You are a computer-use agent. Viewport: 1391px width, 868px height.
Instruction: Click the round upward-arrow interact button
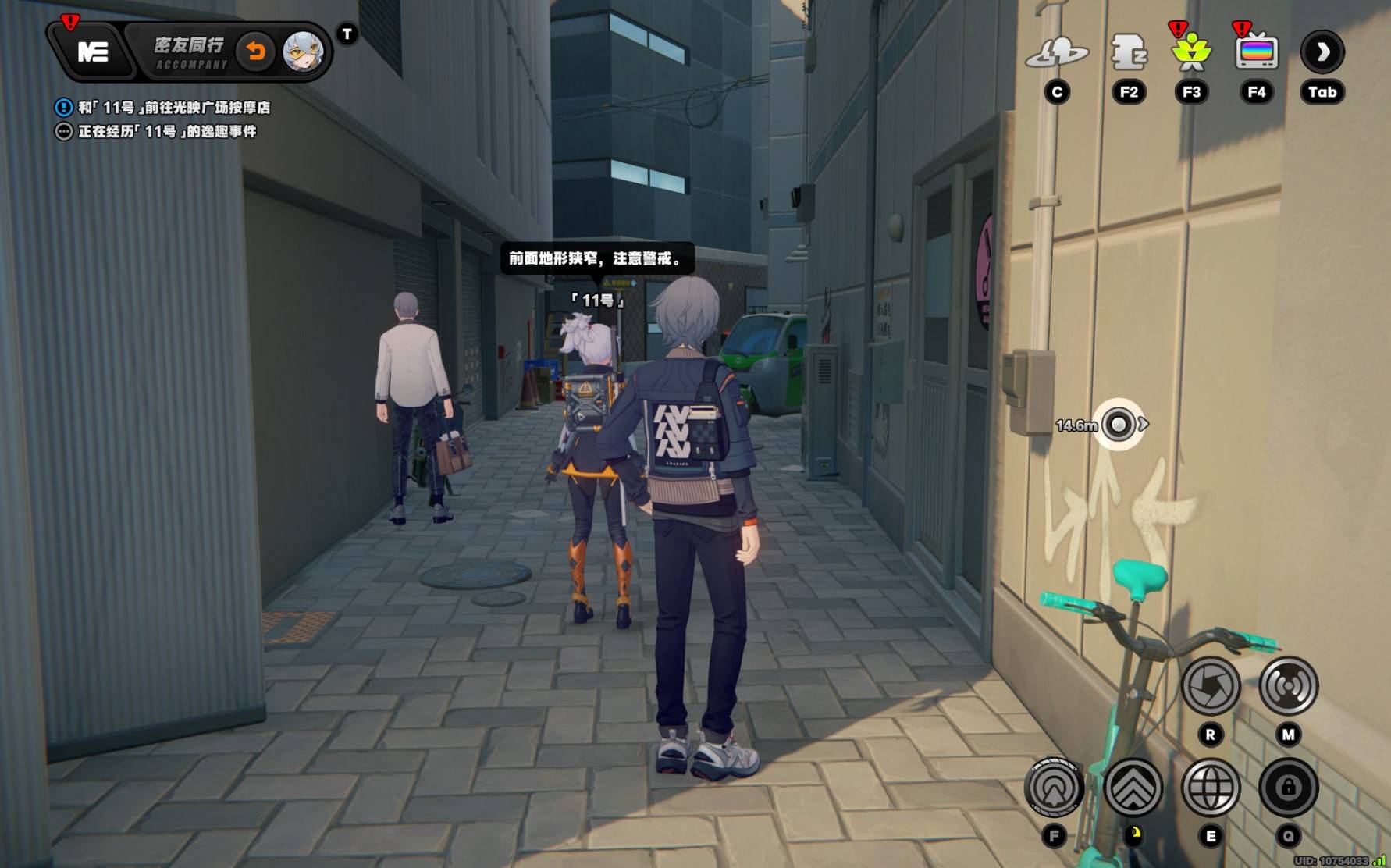(x=1054, y=788)
